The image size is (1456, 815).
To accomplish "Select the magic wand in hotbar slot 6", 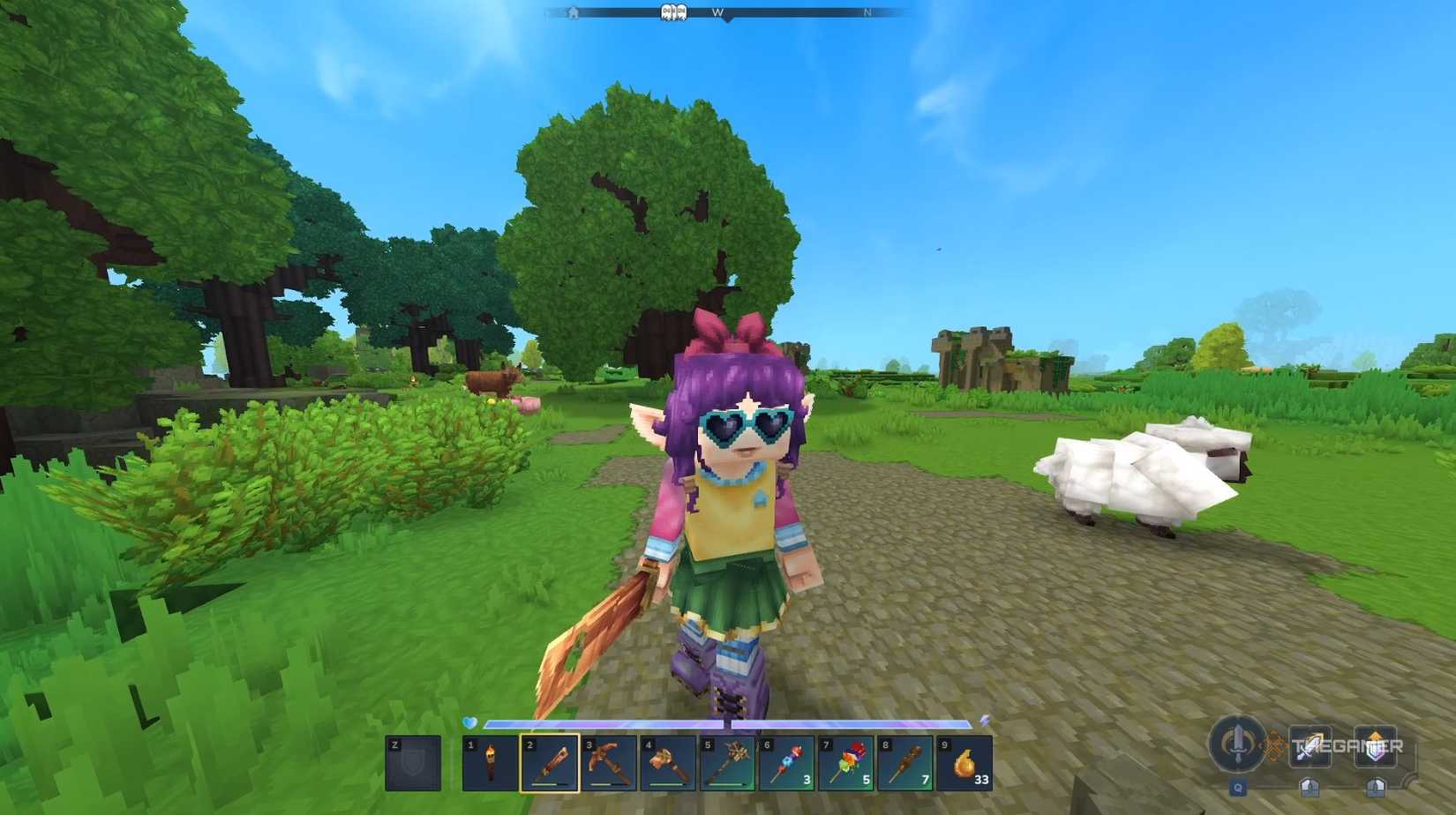I will pyautogui.click(x=788, y=763).
